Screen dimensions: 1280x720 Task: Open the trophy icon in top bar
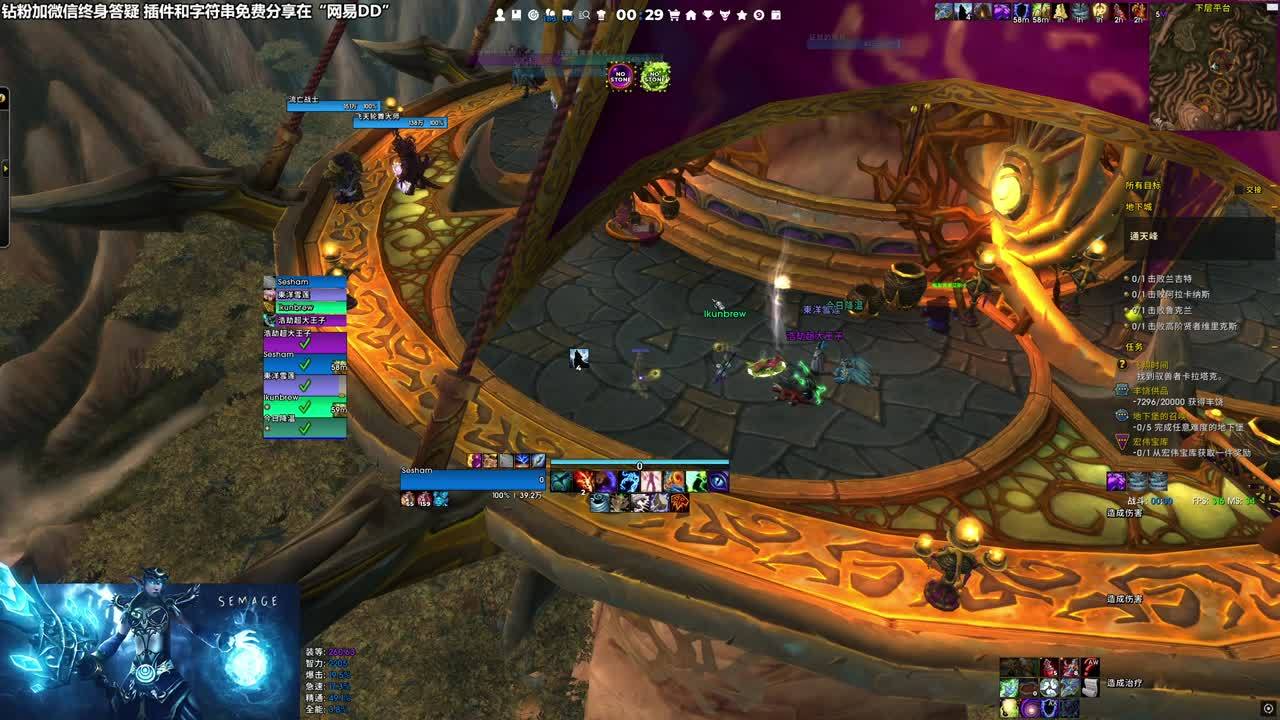(x=708, y=15)
